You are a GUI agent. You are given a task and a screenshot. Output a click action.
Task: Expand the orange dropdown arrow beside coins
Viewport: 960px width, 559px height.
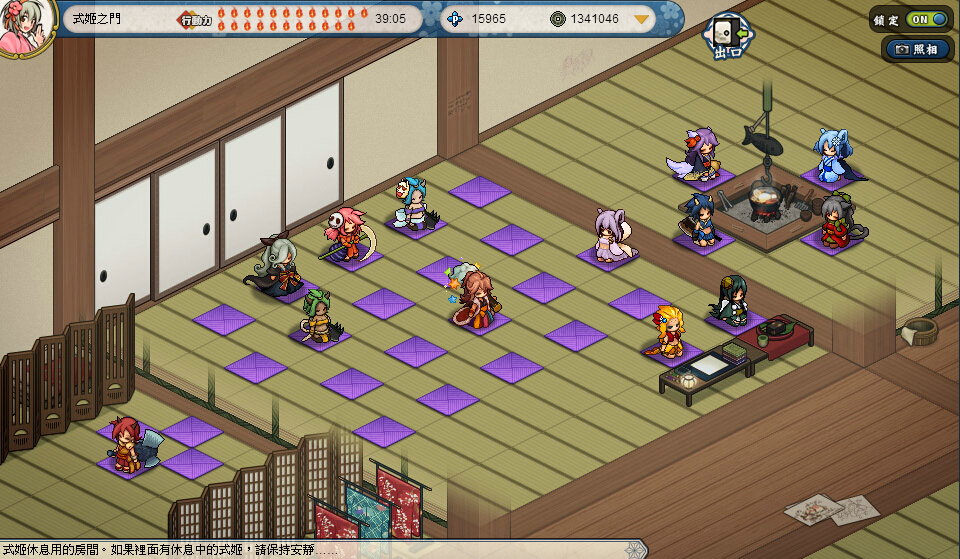click(641, 19)
